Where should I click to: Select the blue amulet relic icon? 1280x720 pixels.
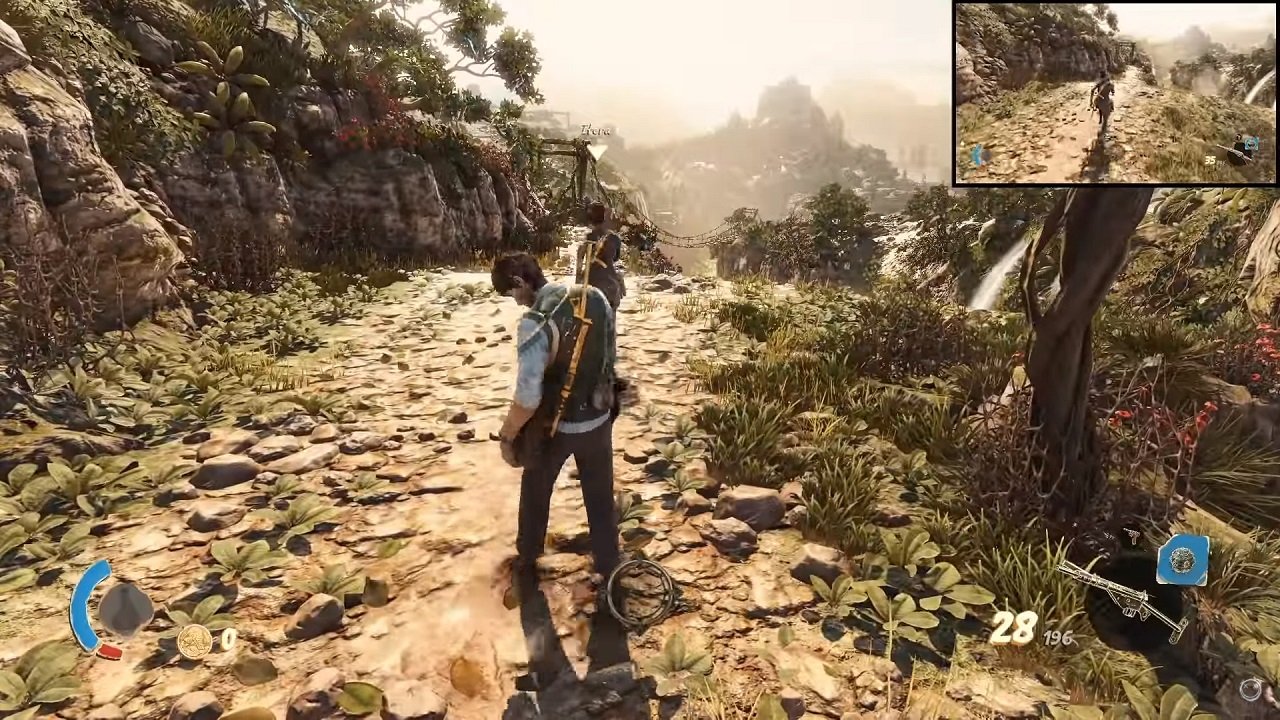(x=1183, y=560)
